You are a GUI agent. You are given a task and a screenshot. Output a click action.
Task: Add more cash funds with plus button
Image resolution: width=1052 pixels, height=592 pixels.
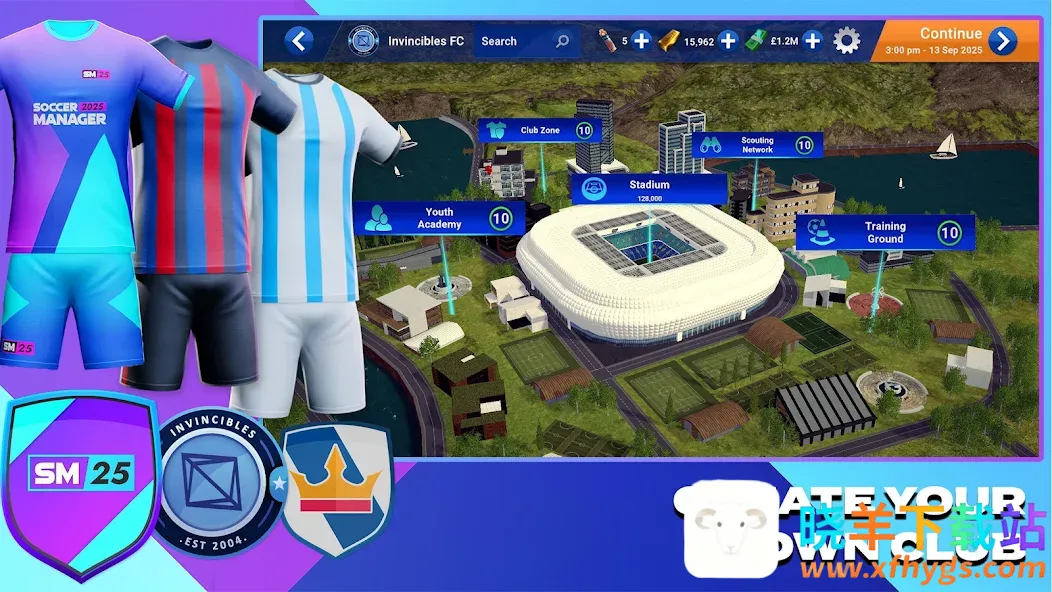click(813, 41)
